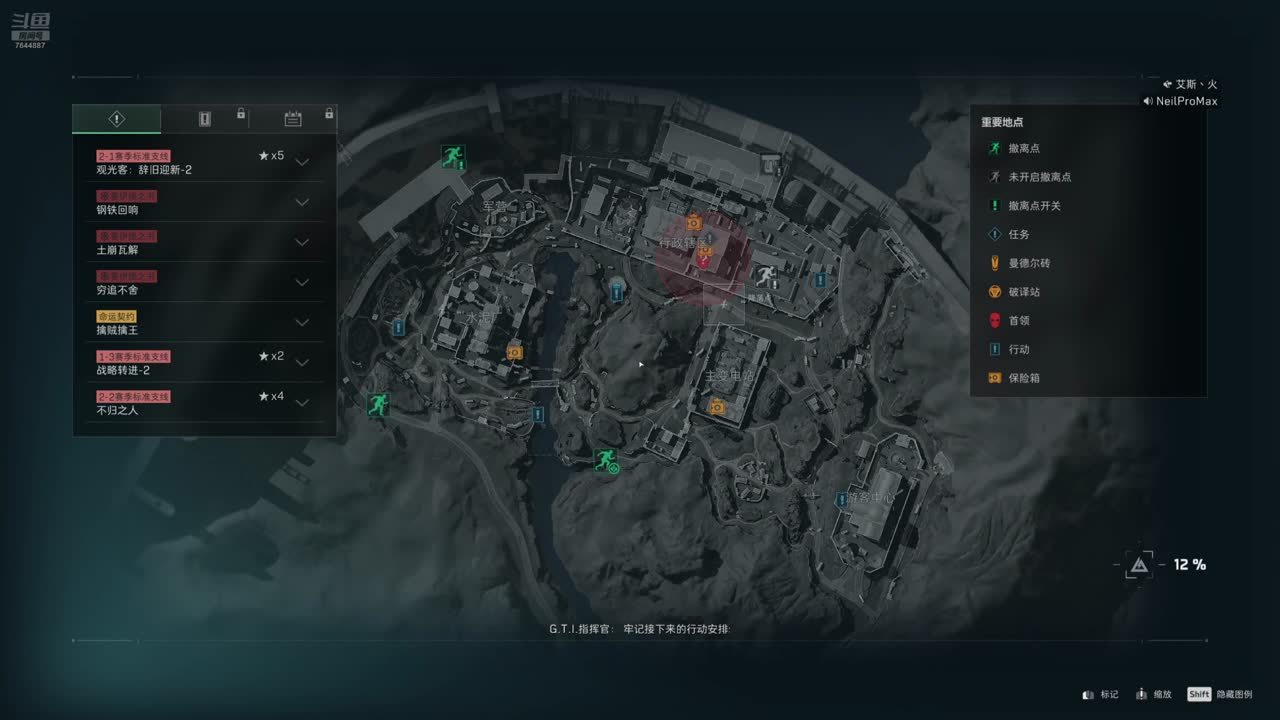Select the 曼德尔砖 legend entry
The height and width of the screenshot is (720, 1280).
point(1029,263)
